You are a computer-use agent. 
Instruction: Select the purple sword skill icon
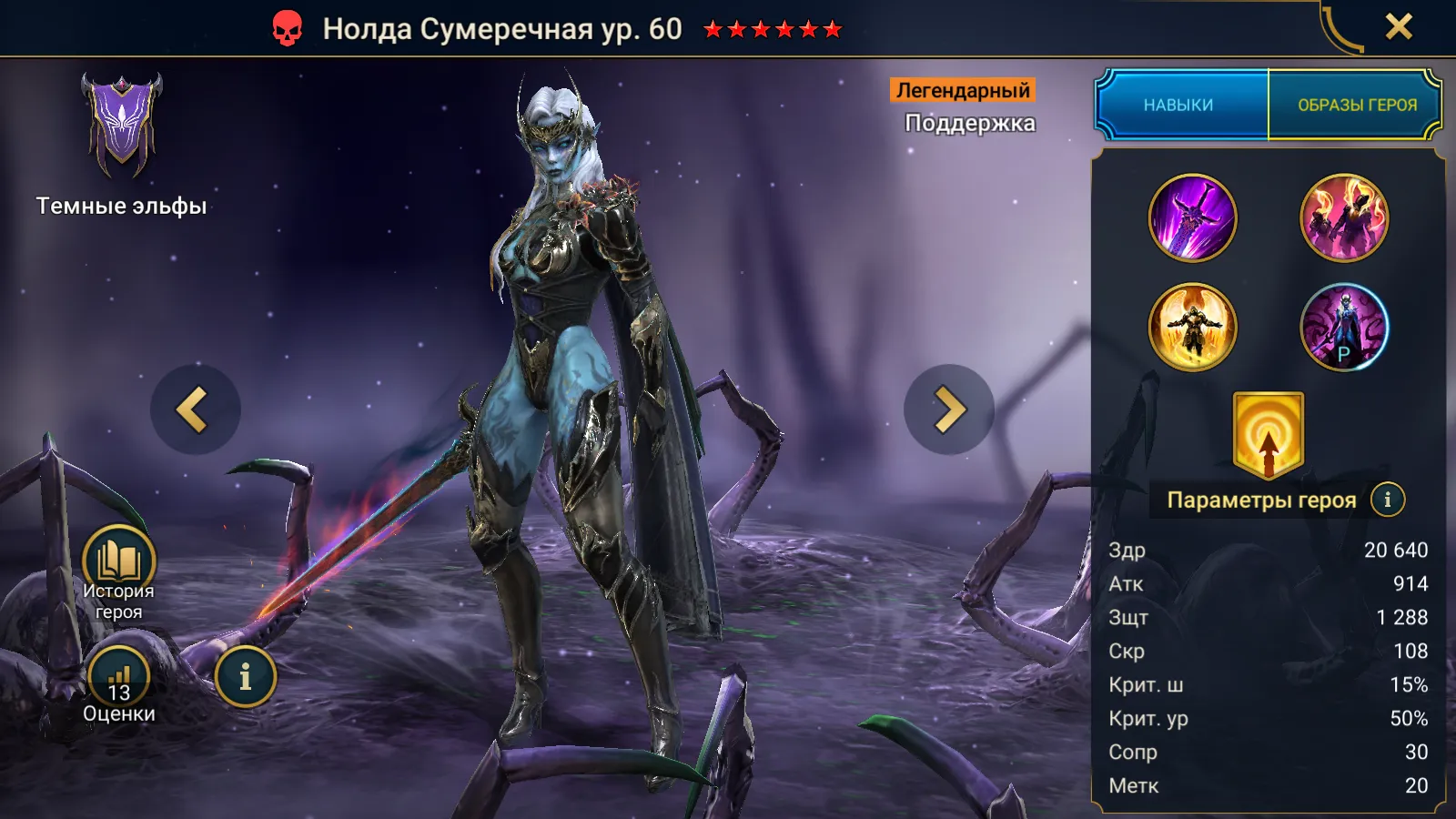tap(1192, 218)
